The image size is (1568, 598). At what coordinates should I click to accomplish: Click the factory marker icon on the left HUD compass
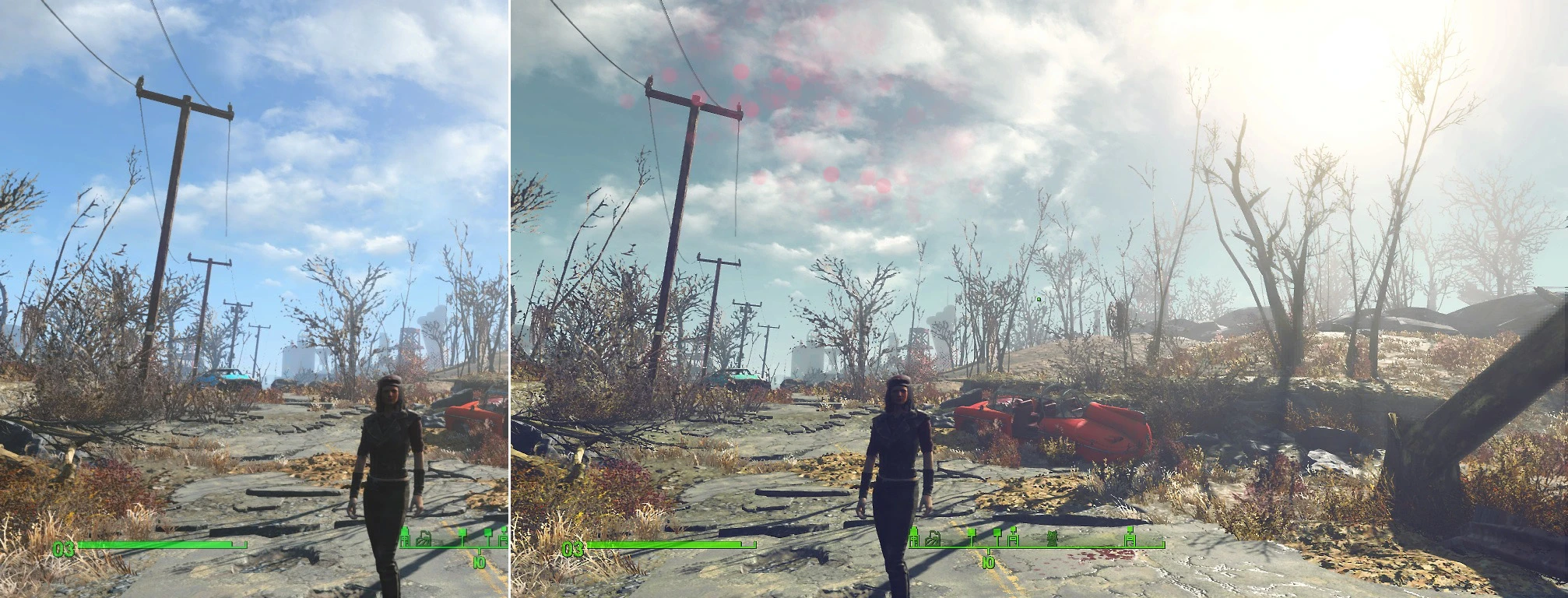click(424, 538)
